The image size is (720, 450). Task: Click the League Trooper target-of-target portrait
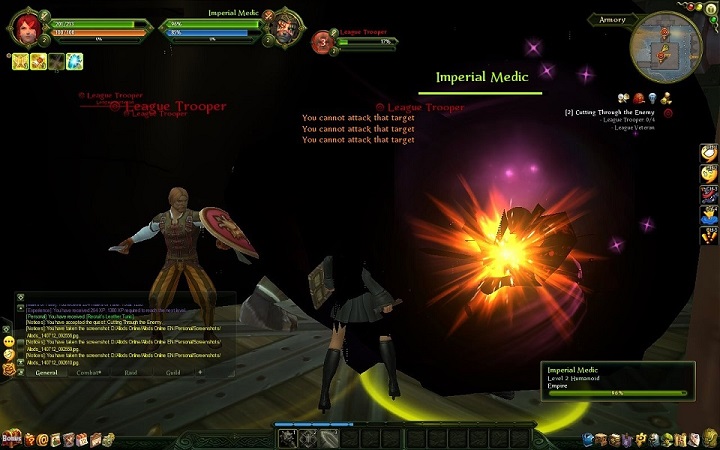pos(324,41)
